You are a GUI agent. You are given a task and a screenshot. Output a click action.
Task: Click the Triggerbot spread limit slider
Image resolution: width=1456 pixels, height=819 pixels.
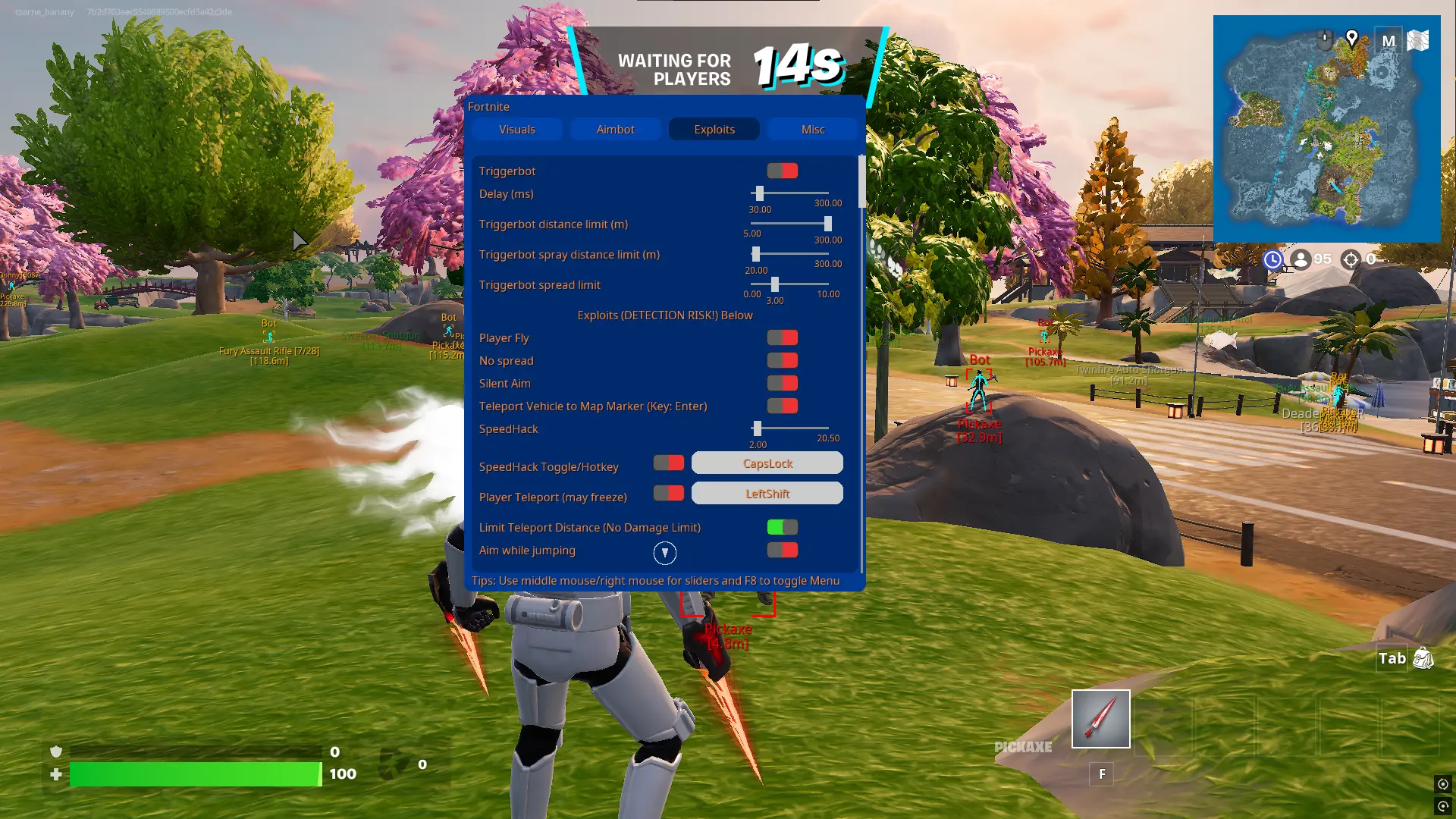coord(774,284)
